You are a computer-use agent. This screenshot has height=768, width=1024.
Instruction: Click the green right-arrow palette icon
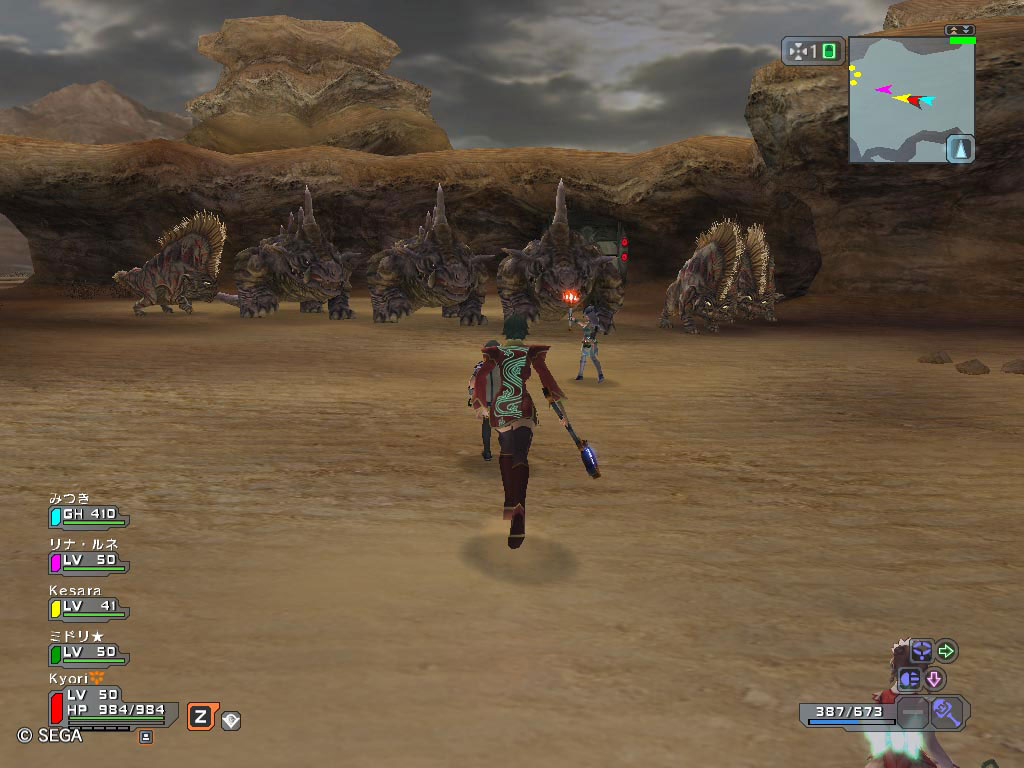pos(946,652)
